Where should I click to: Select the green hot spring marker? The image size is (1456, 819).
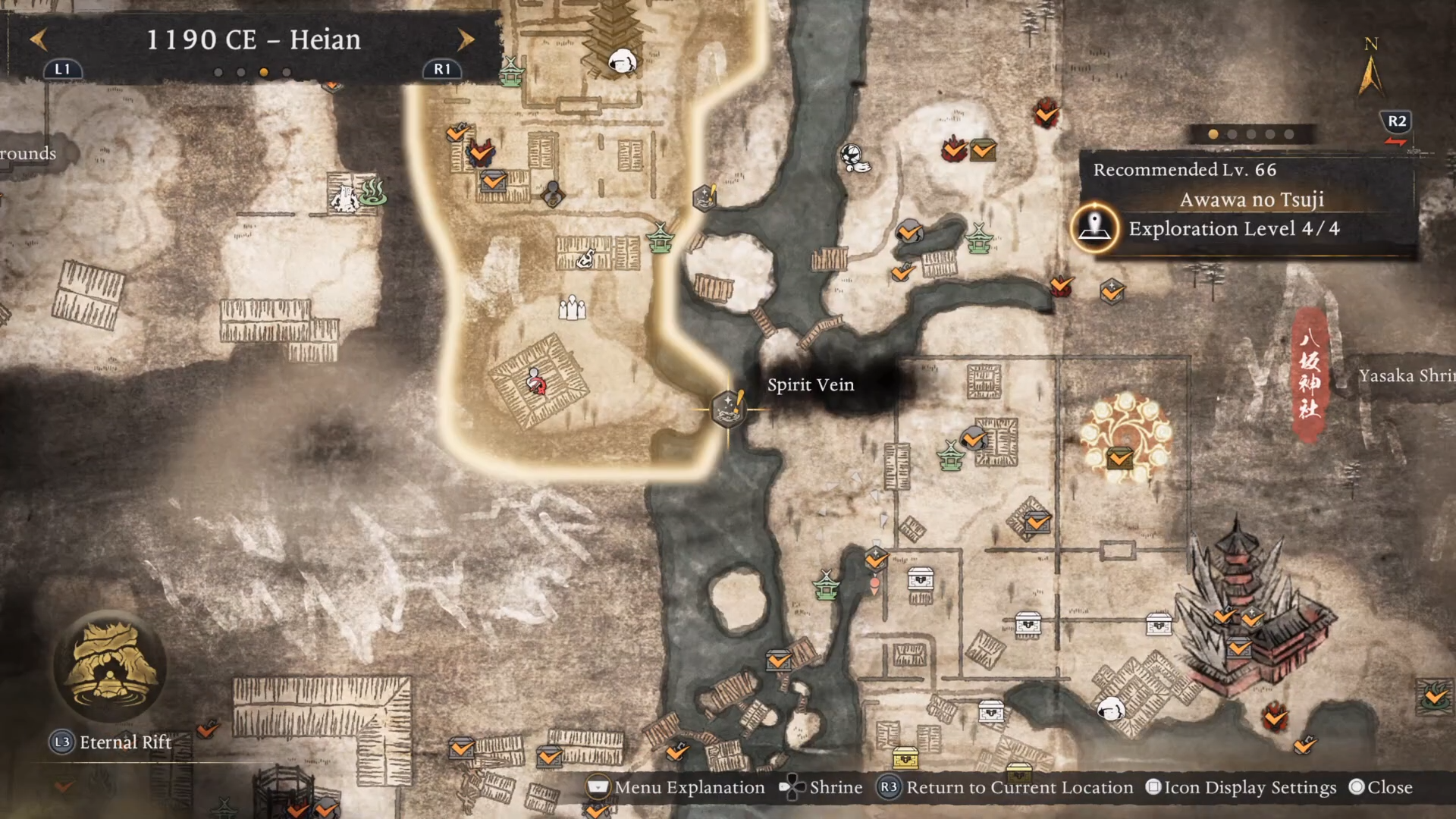coord(373,193)
